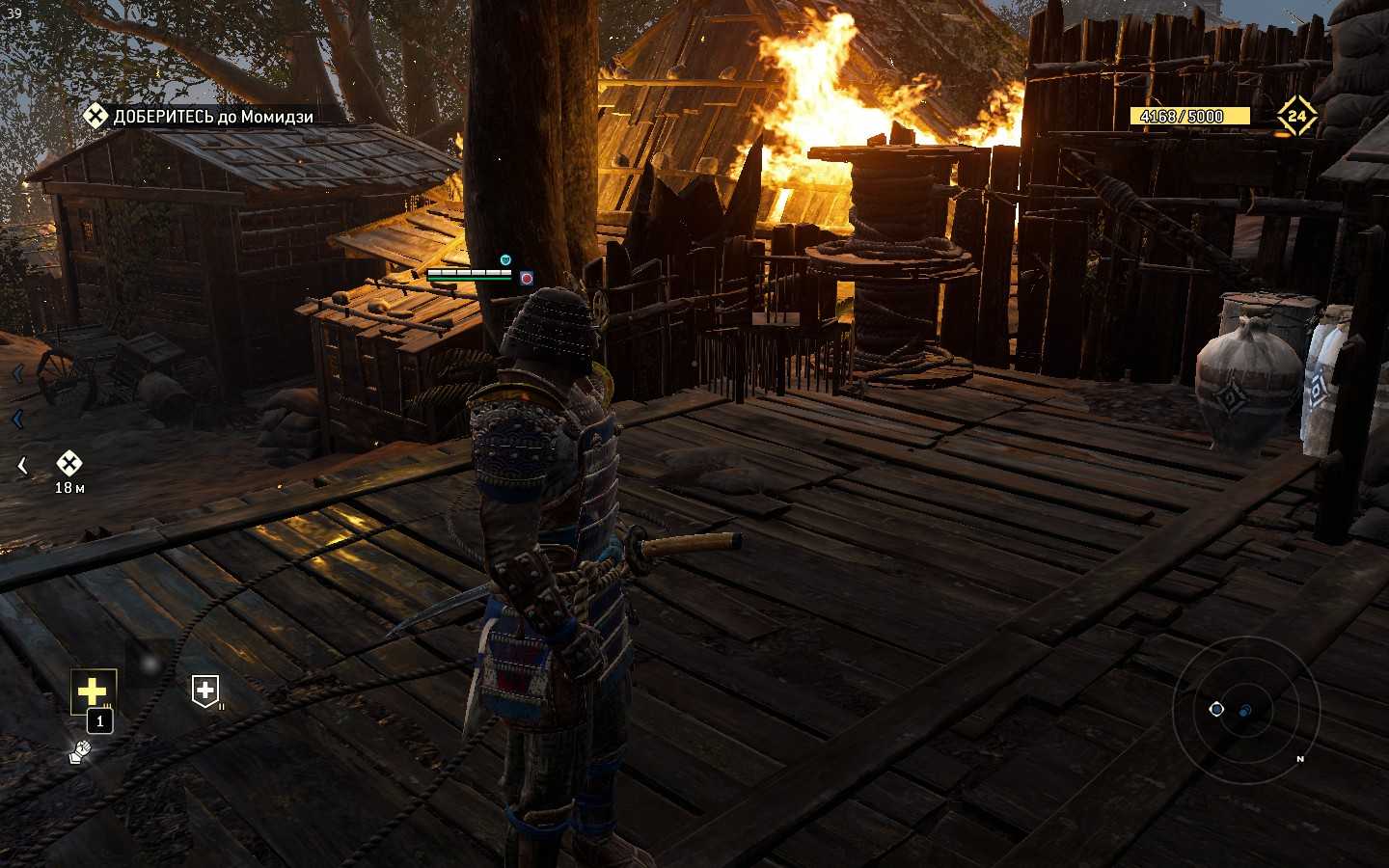The height and width of the screenshot is (868, 1389).
Task: Activate the yellow cross healing feat
Action: click(x=93, y=691)
